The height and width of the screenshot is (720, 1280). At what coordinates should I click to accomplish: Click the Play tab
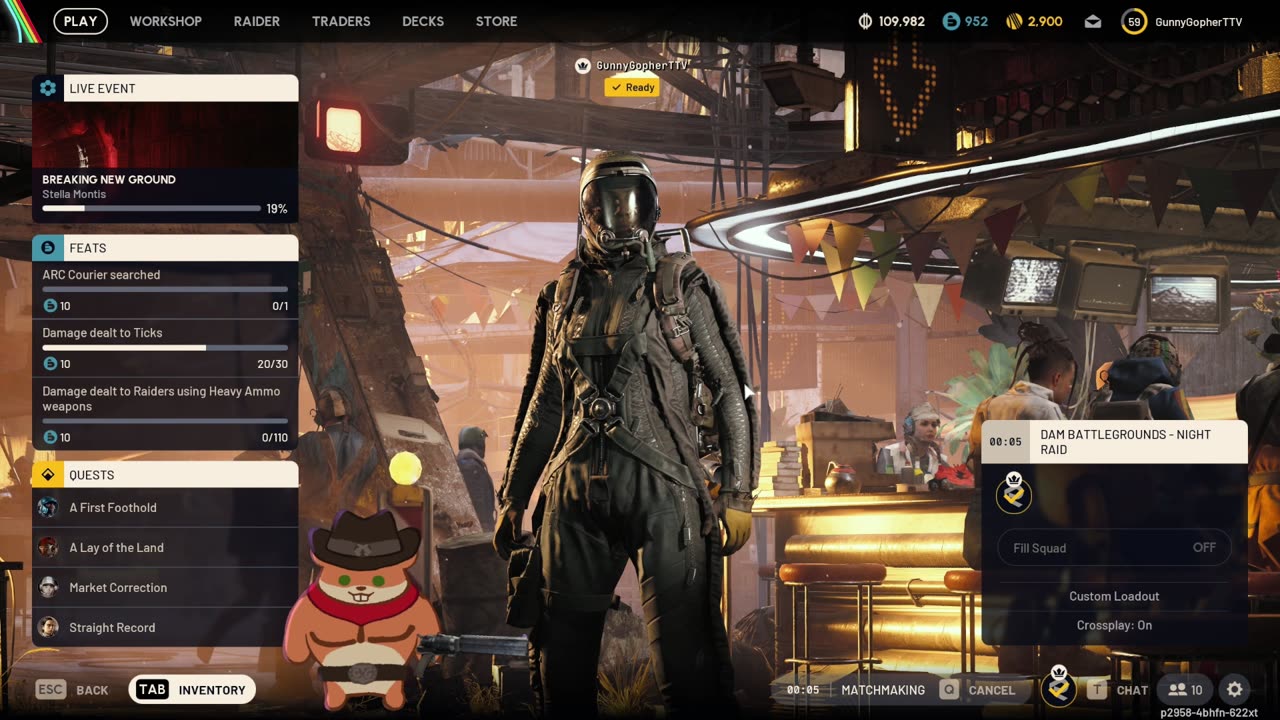pyautogui.click(x=81, y=21)
